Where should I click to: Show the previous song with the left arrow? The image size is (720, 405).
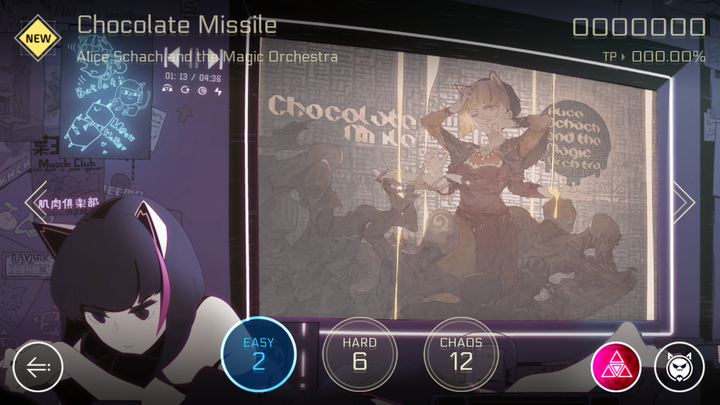35,201
